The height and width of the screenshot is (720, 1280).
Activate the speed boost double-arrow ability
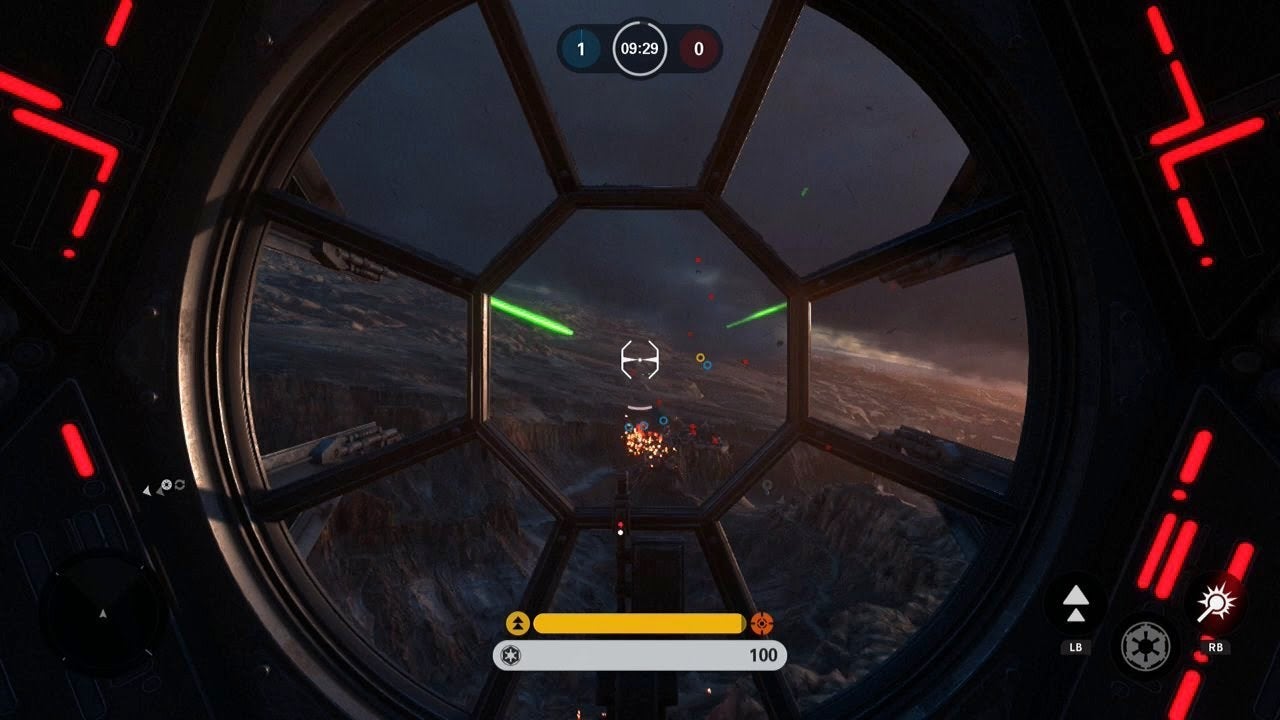coord(1075,603)
